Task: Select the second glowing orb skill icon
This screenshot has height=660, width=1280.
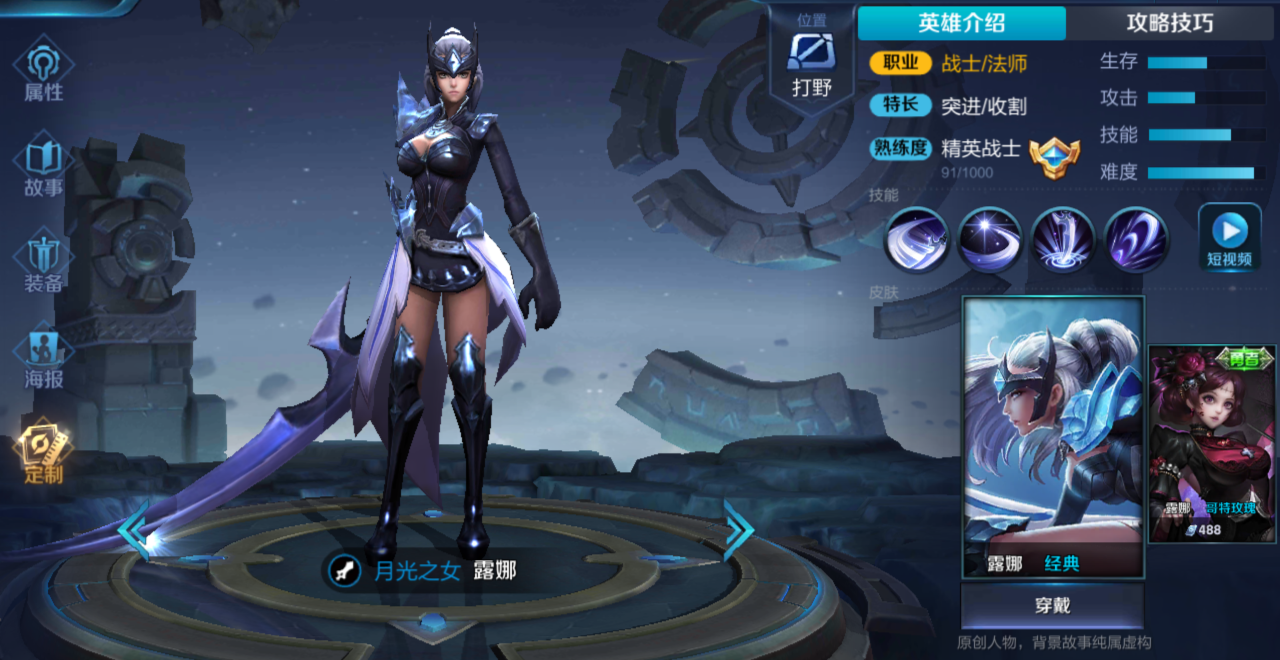Action: [989, 240]
